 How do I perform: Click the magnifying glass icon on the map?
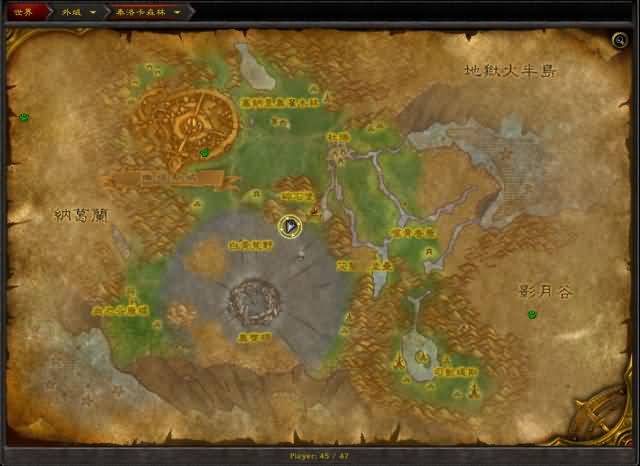click(x=621, y=41)
